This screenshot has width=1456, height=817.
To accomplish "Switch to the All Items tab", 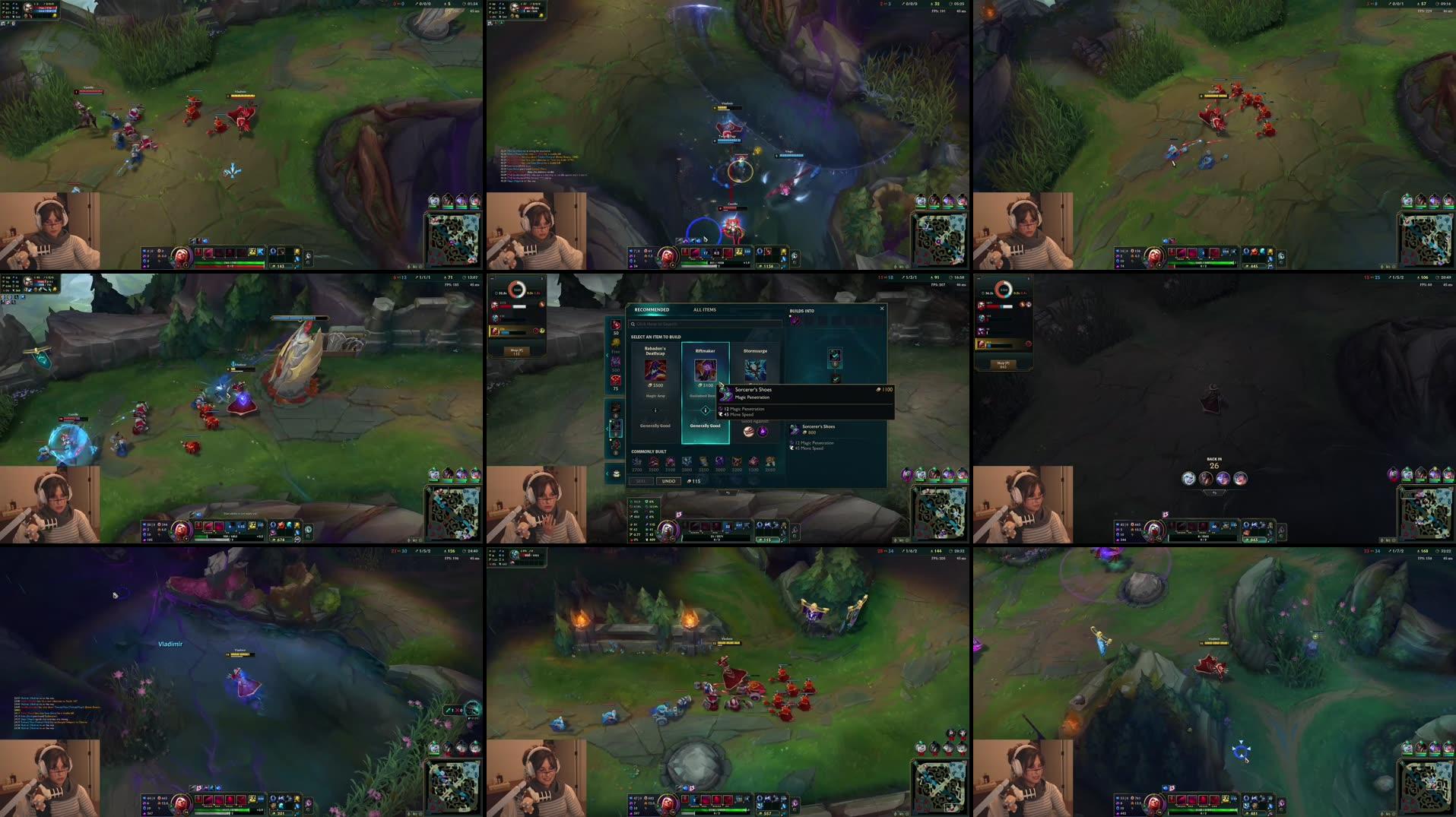I will pyautogui.click(x=704, y=309).
